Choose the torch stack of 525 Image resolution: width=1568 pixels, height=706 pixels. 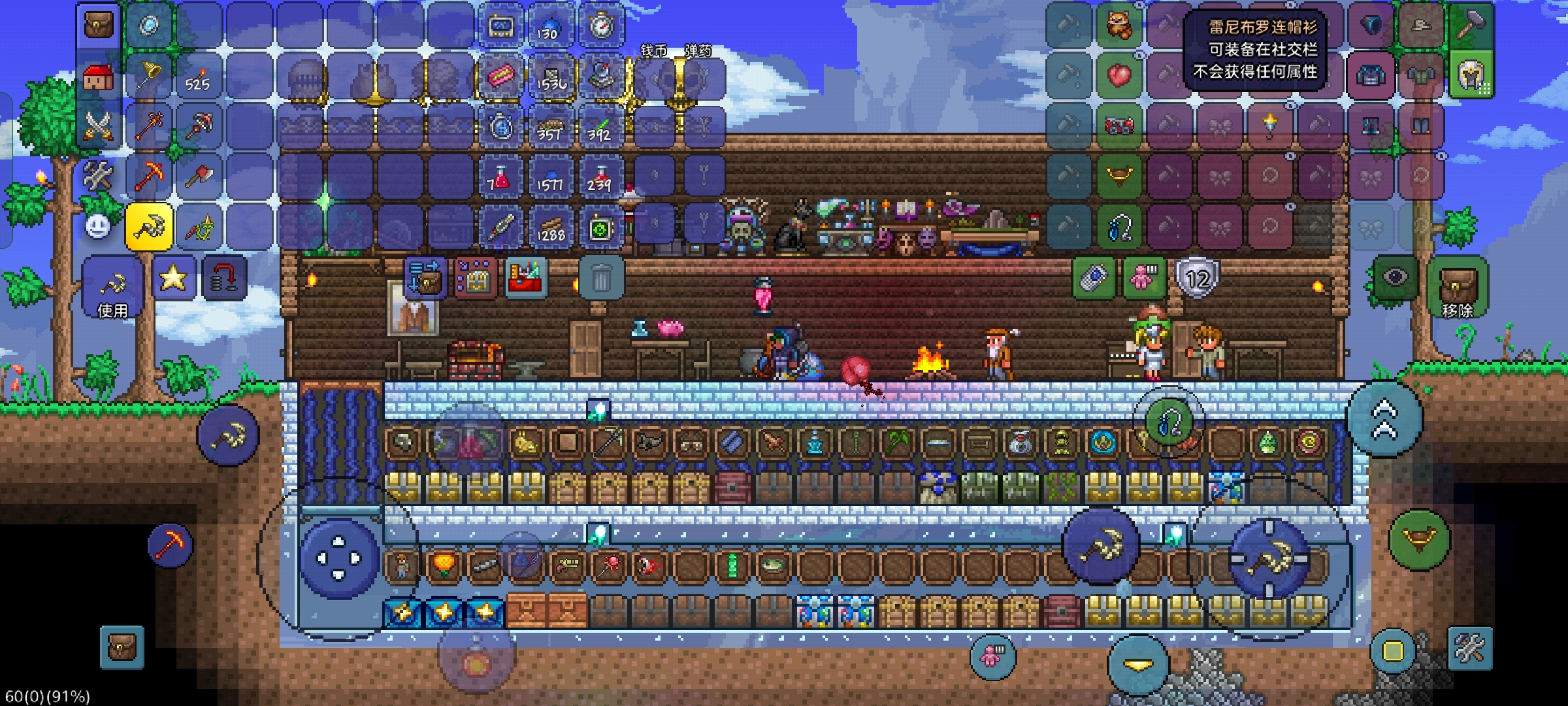199,76
